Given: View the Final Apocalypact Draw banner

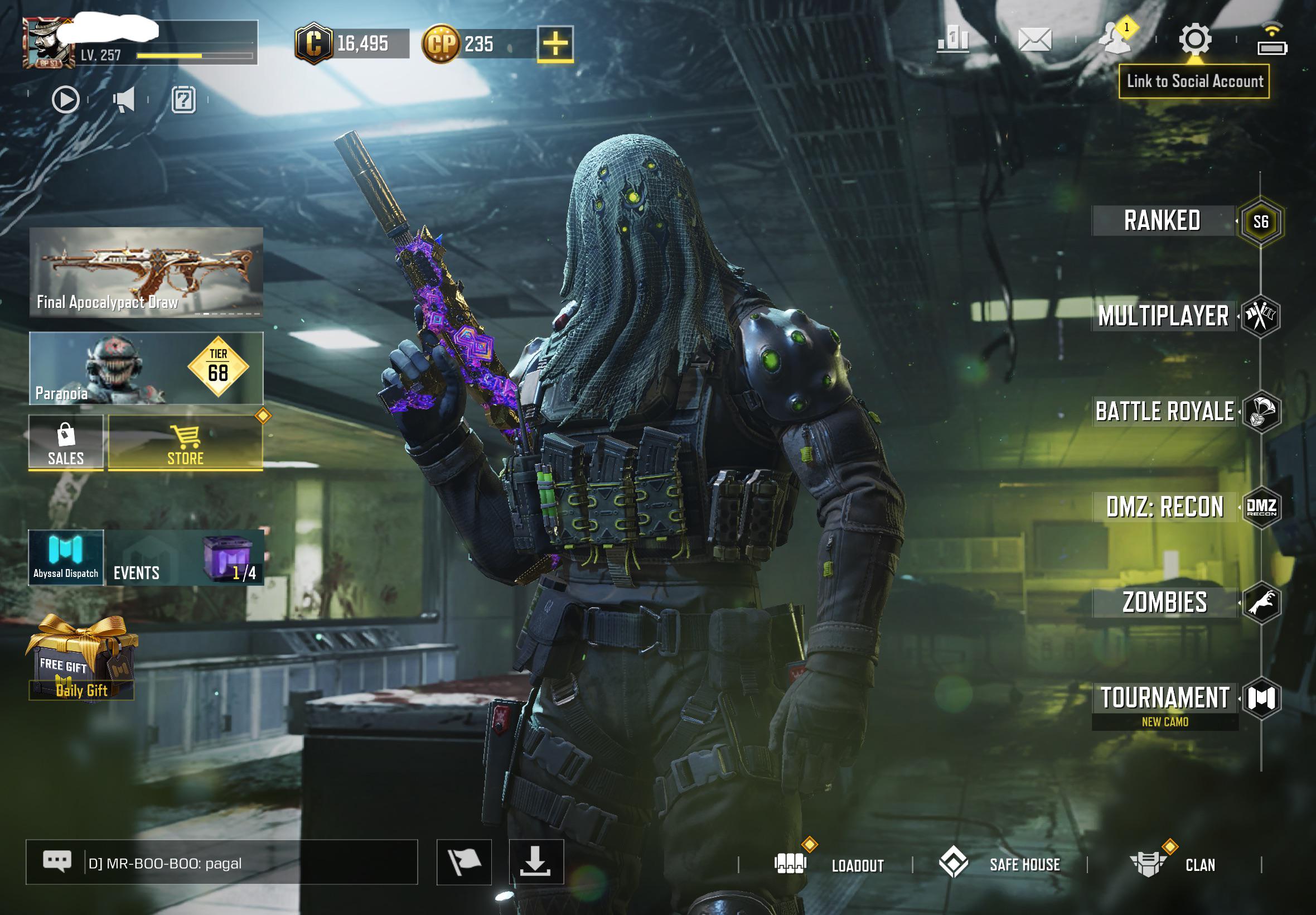Looking at the screenshot, I should click(x=146, y=272).
